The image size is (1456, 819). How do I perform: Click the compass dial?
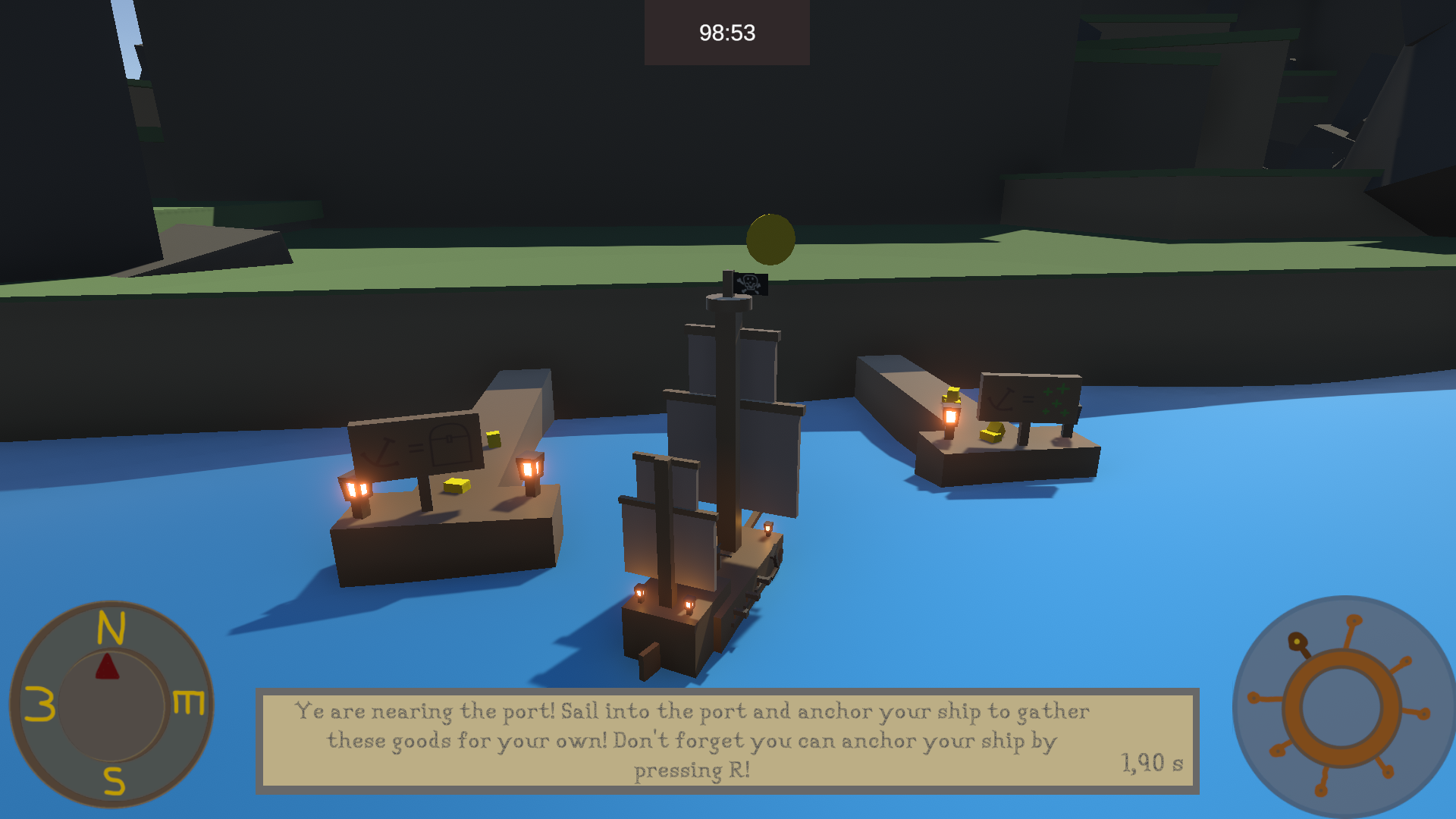click(111, 704)
